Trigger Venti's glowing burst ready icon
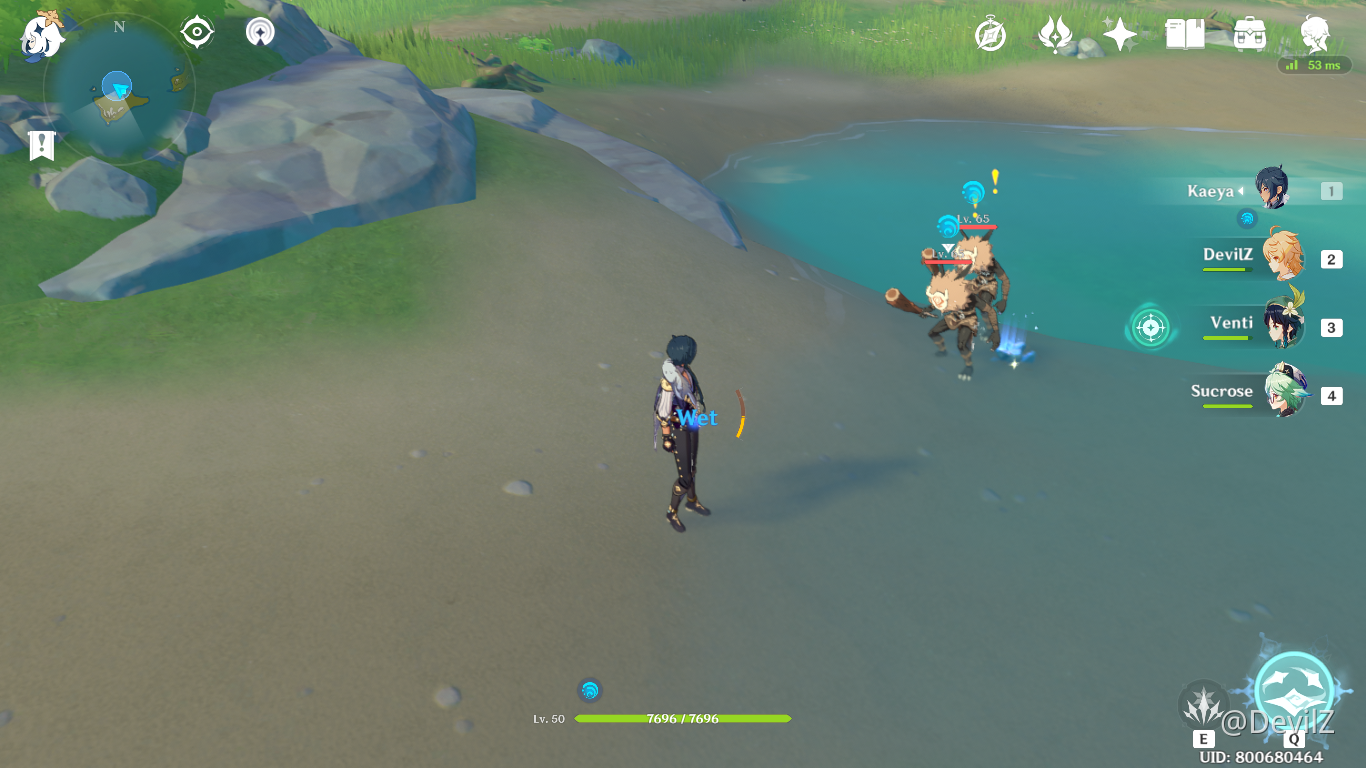 (1150, 327)
